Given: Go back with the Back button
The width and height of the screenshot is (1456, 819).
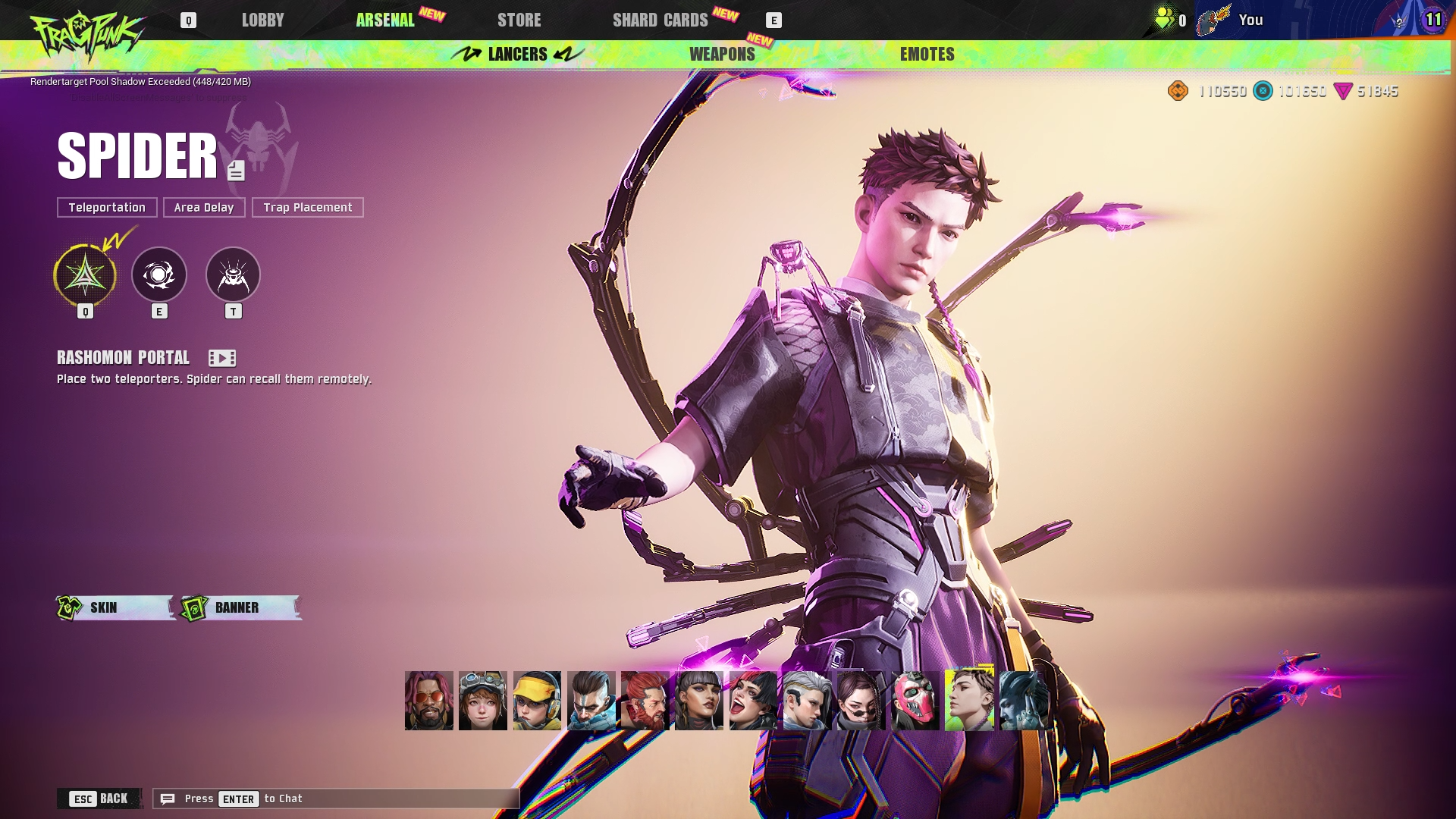Looking at the screenshot, I should click(x=99, y=799).
